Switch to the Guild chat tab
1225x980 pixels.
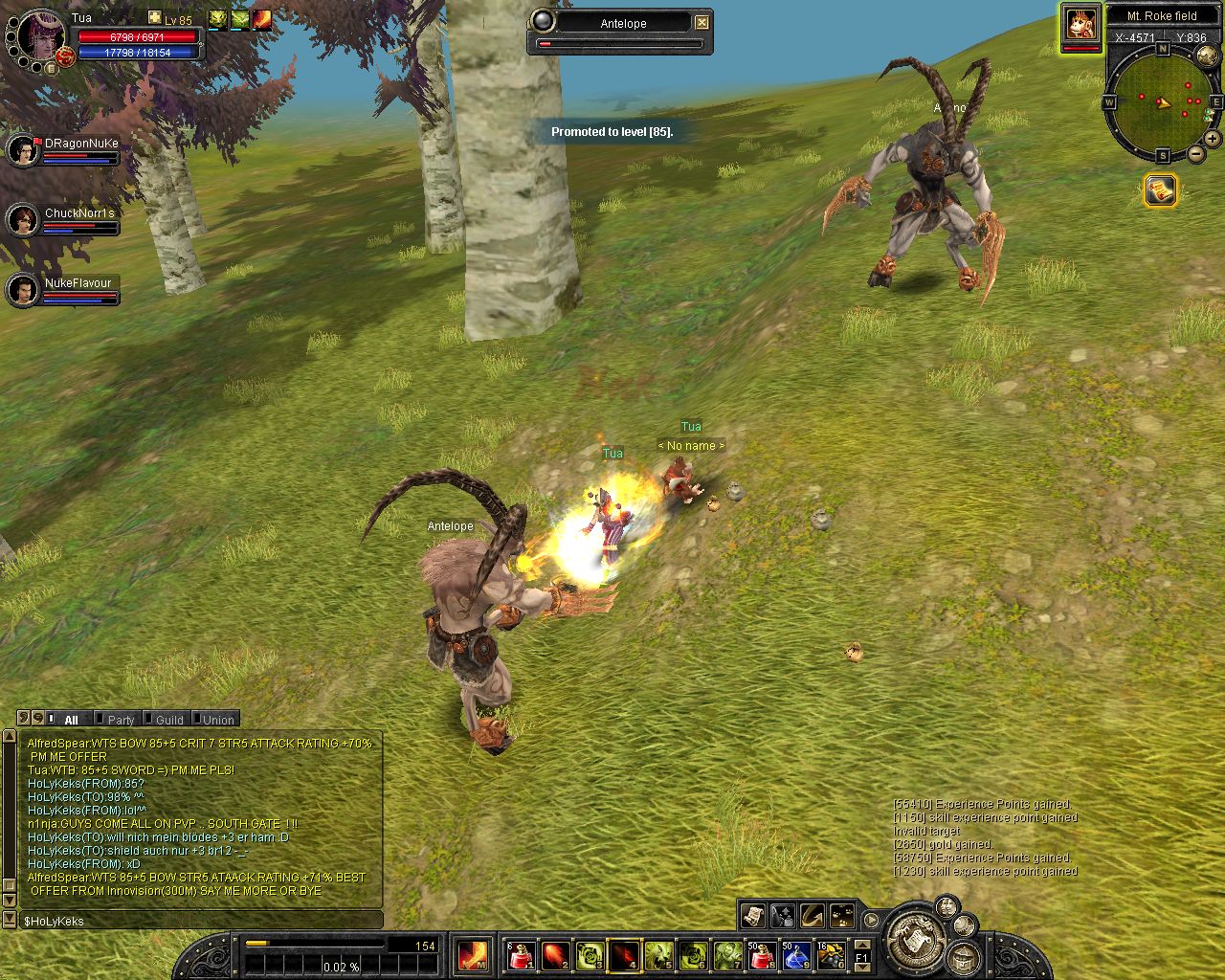[x=169, y=720]
